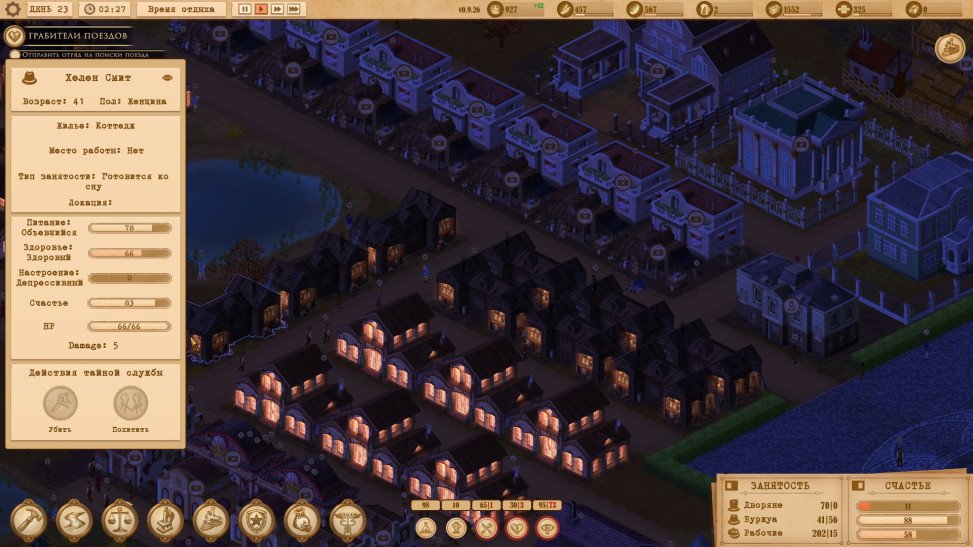Open the 'Грабители поездов' quest tracker

tap(78, 36)
